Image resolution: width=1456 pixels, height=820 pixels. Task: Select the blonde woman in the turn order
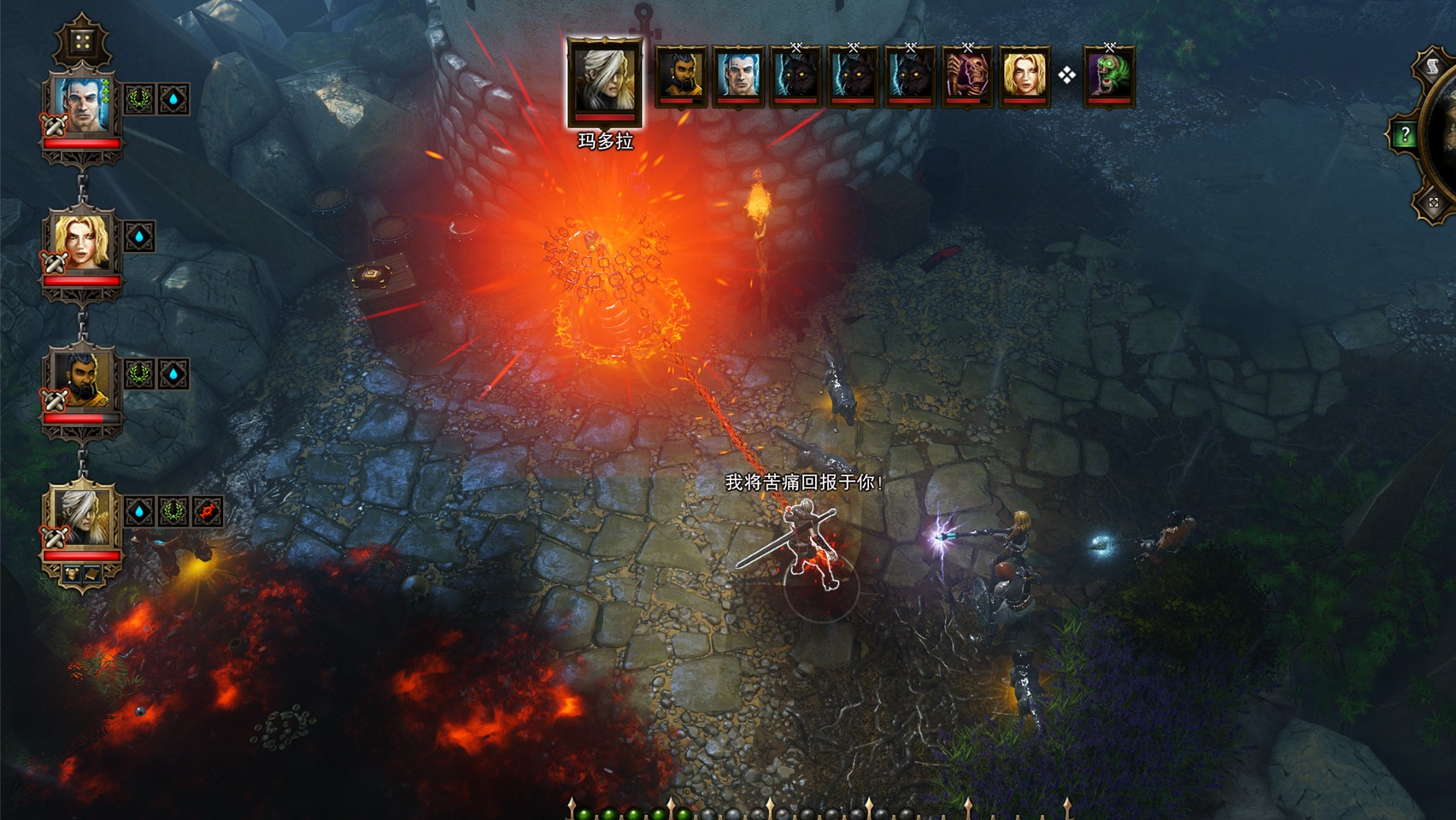pos(1024,76)
